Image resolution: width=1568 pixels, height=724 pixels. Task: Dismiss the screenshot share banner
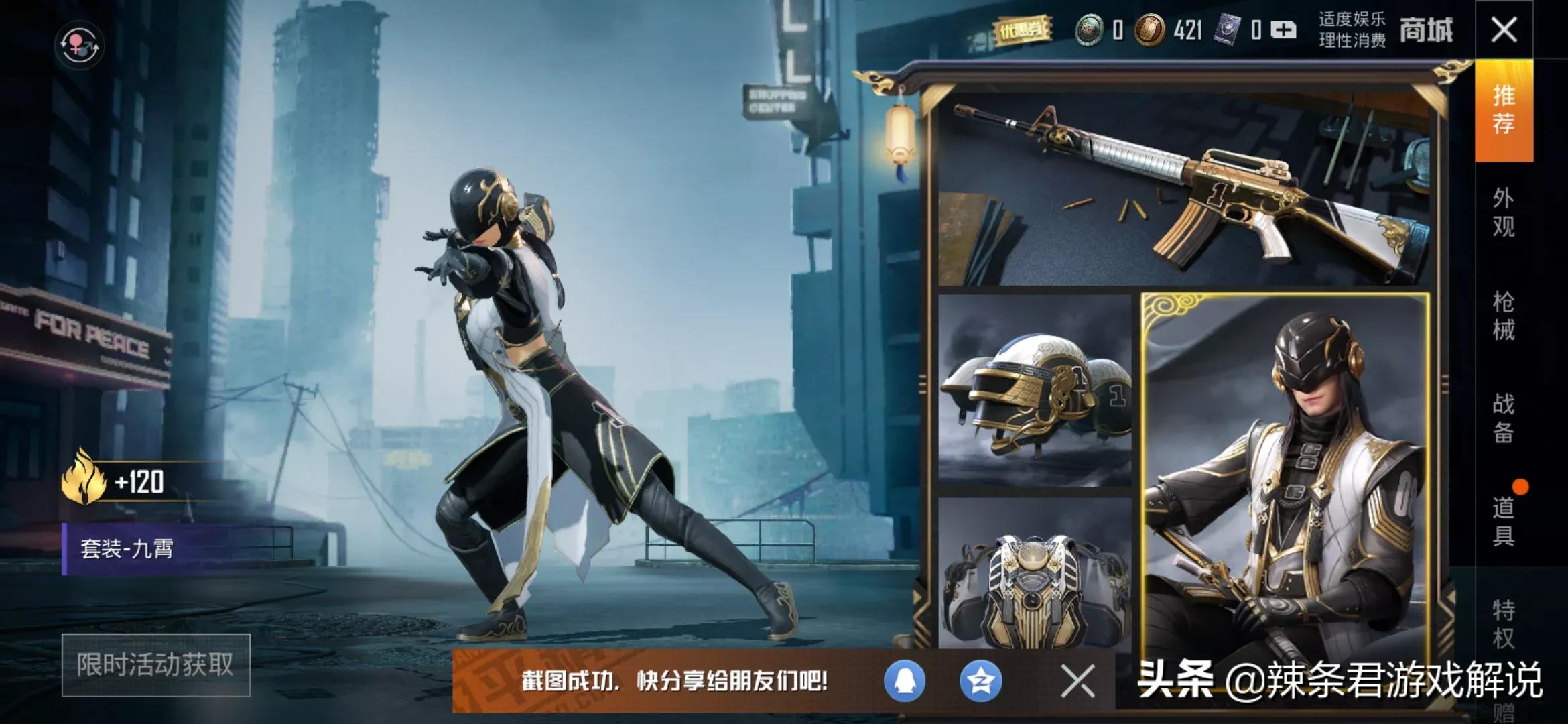pyautogui.click(x=1077, y=681)
